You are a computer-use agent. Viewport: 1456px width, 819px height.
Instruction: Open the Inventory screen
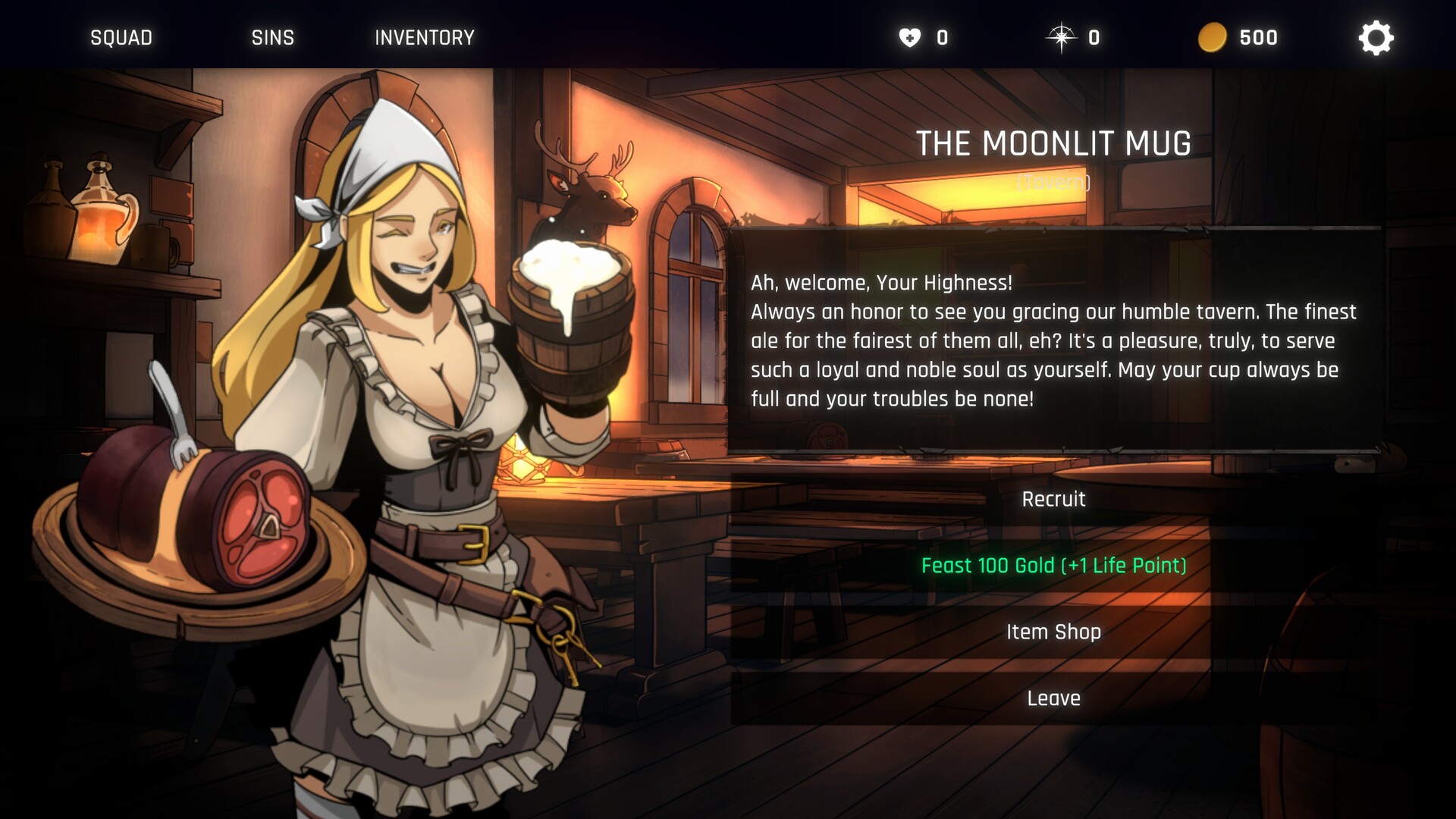point(424,37)
